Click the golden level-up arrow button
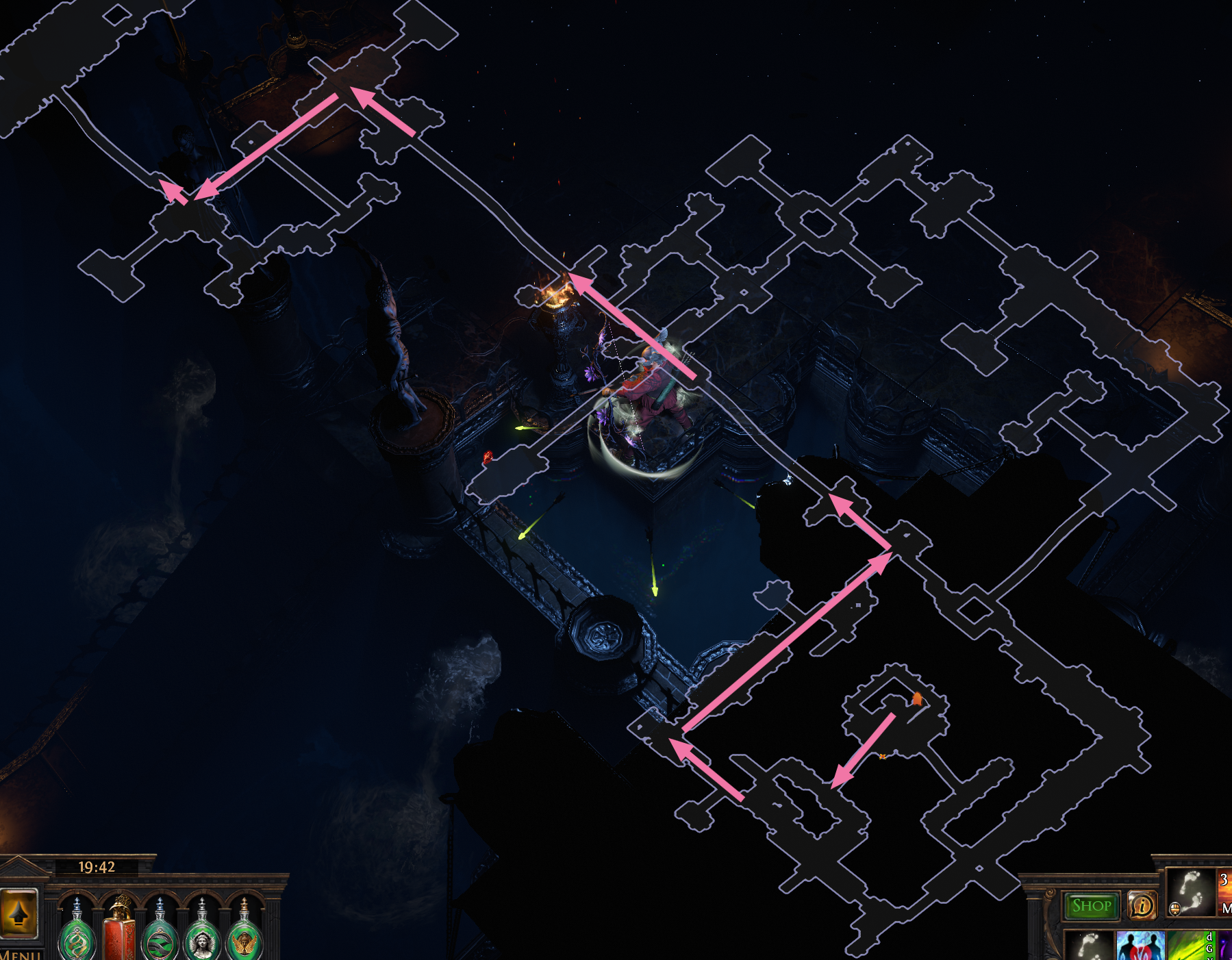The image size is (1232, 960). pos(19,913)
